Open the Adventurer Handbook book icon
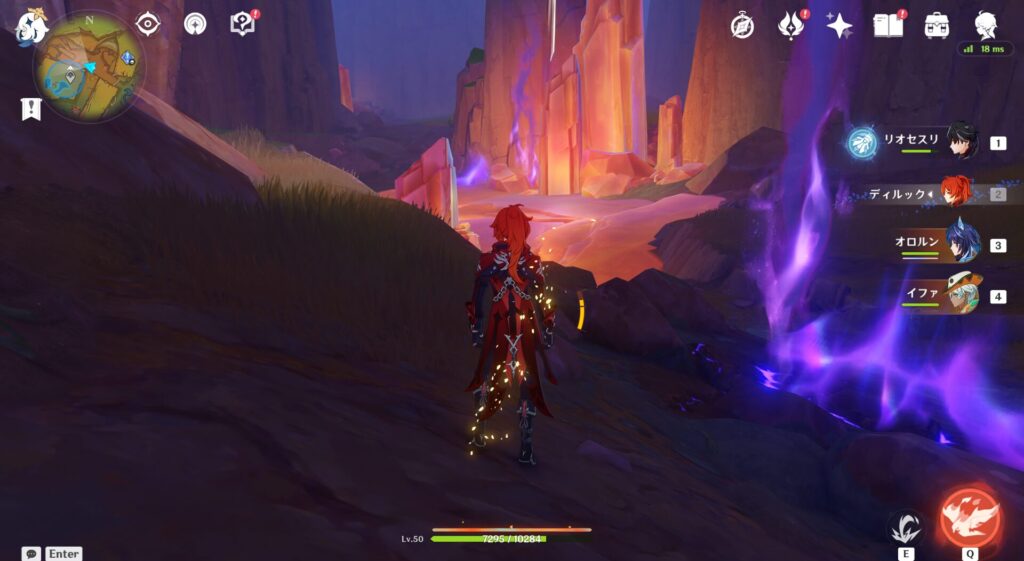The width and height of the screenshot is (1024, 561). [x=888, y=26]
